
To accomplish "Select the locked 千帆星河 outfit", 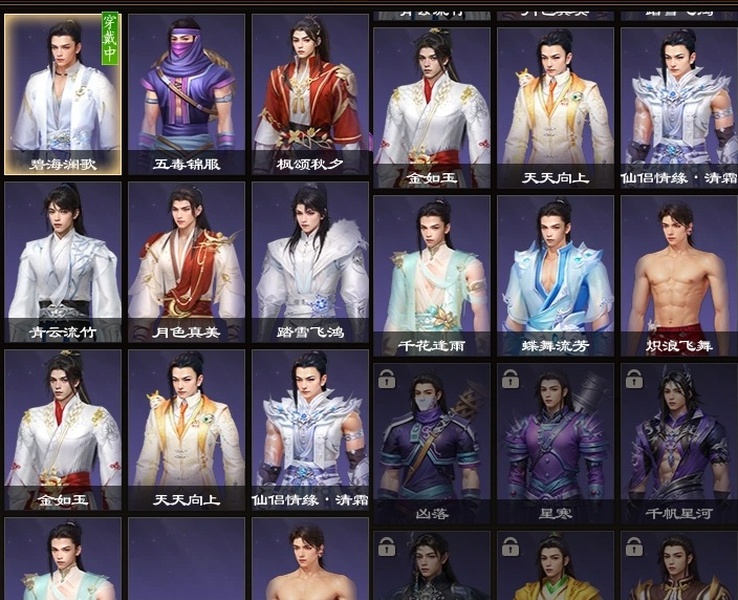I will point(678,443).
